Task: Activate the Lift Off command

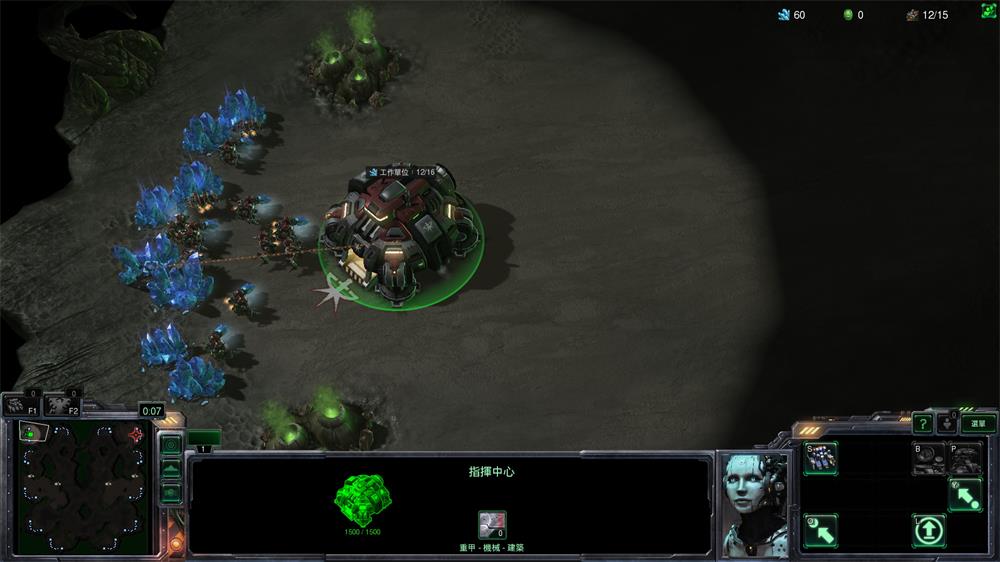Action: click(929, 529)
